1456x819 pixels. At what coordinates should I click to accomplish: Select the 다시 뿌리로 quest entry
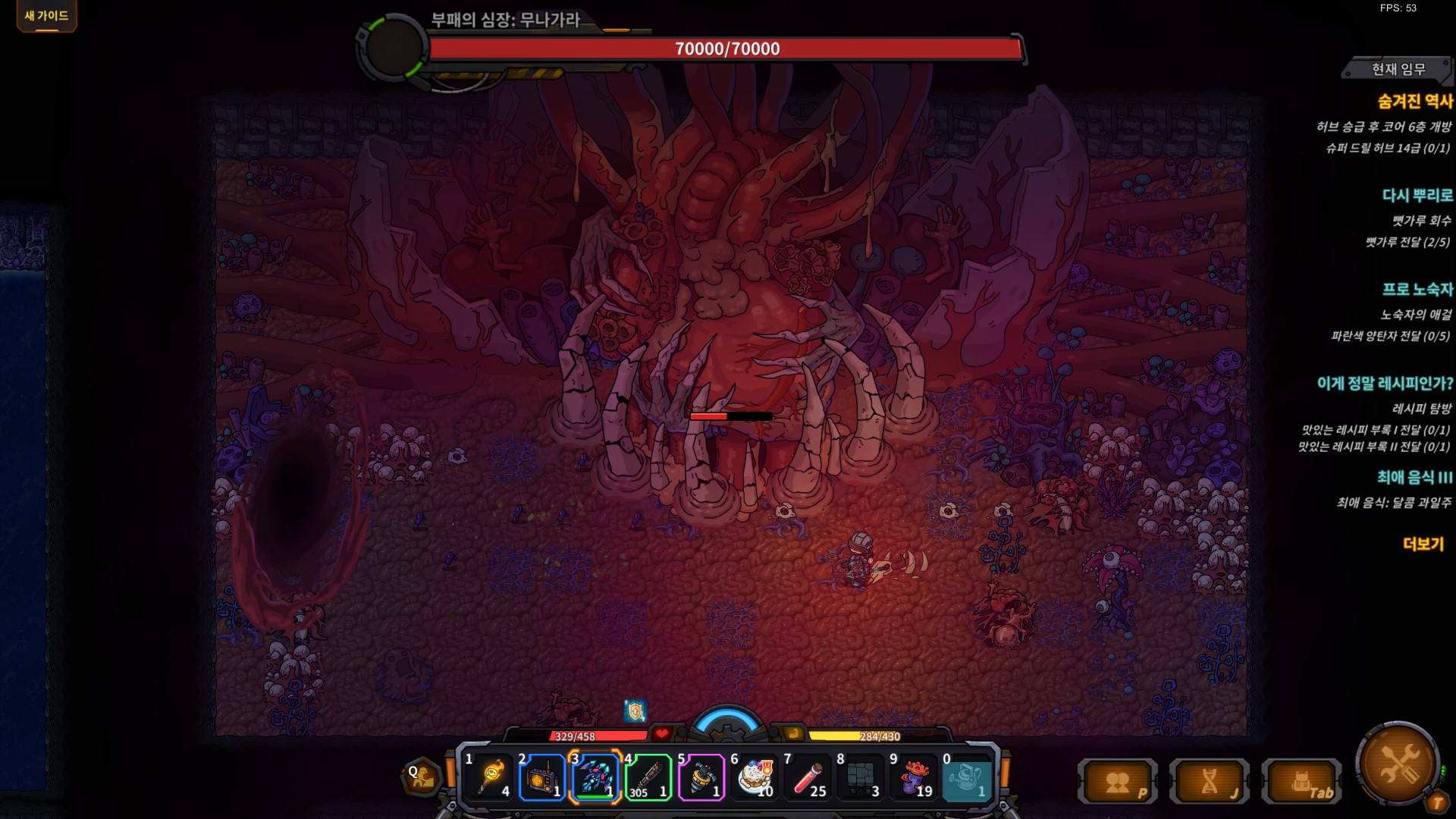click(1417, 195)
